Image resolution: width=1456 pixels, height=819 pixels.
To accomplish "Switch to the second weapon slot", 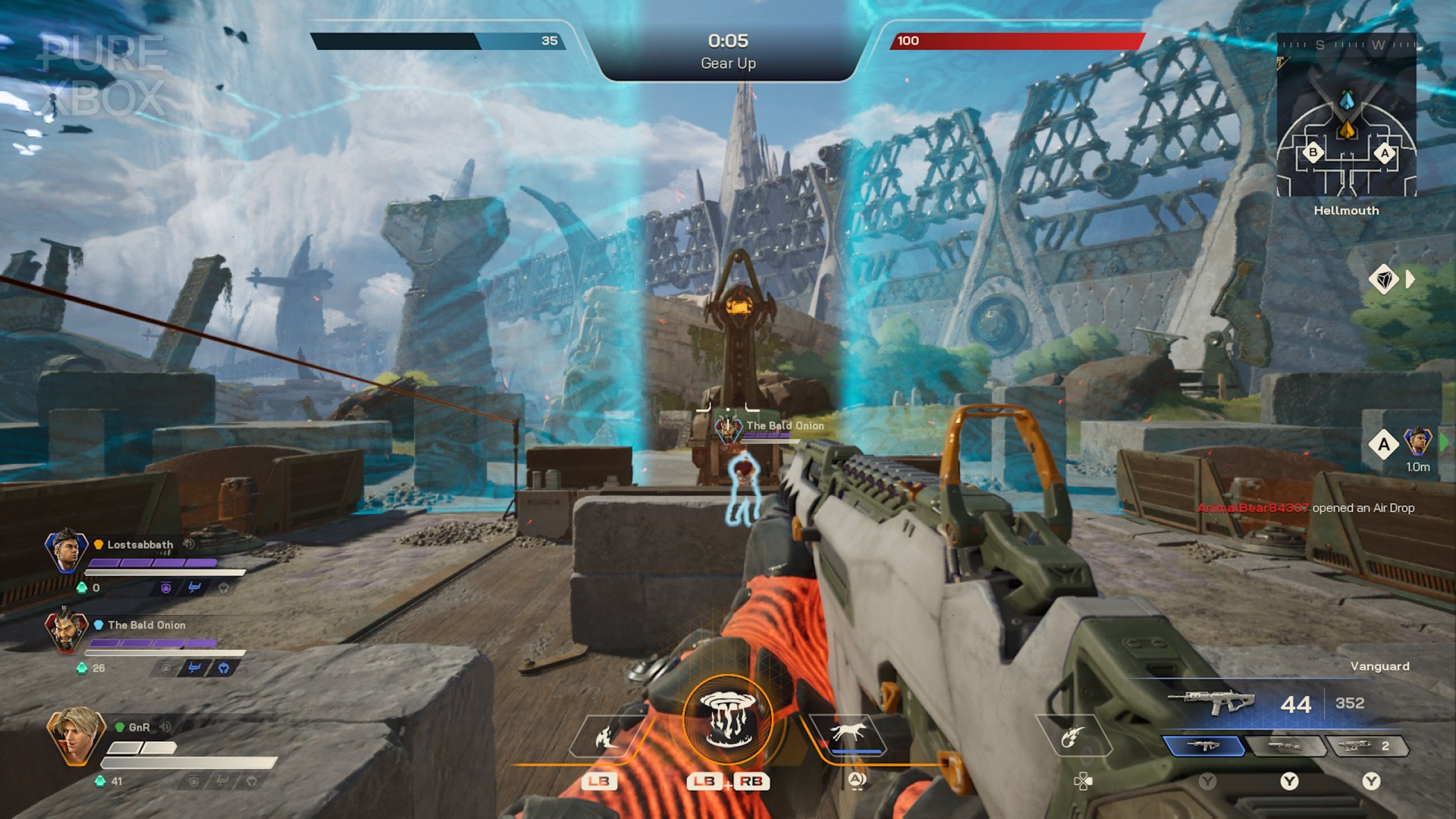I will pyautogui.click(x=1287, y=746).
